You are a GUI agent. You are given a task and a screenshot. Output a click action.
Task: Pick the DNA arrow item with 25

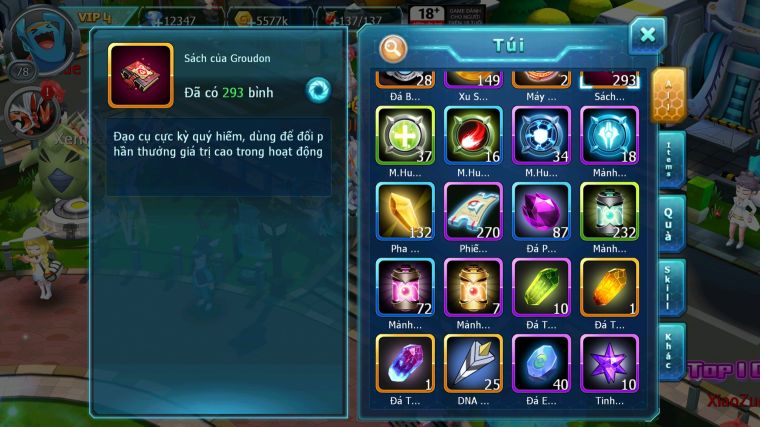click(473, 363)
